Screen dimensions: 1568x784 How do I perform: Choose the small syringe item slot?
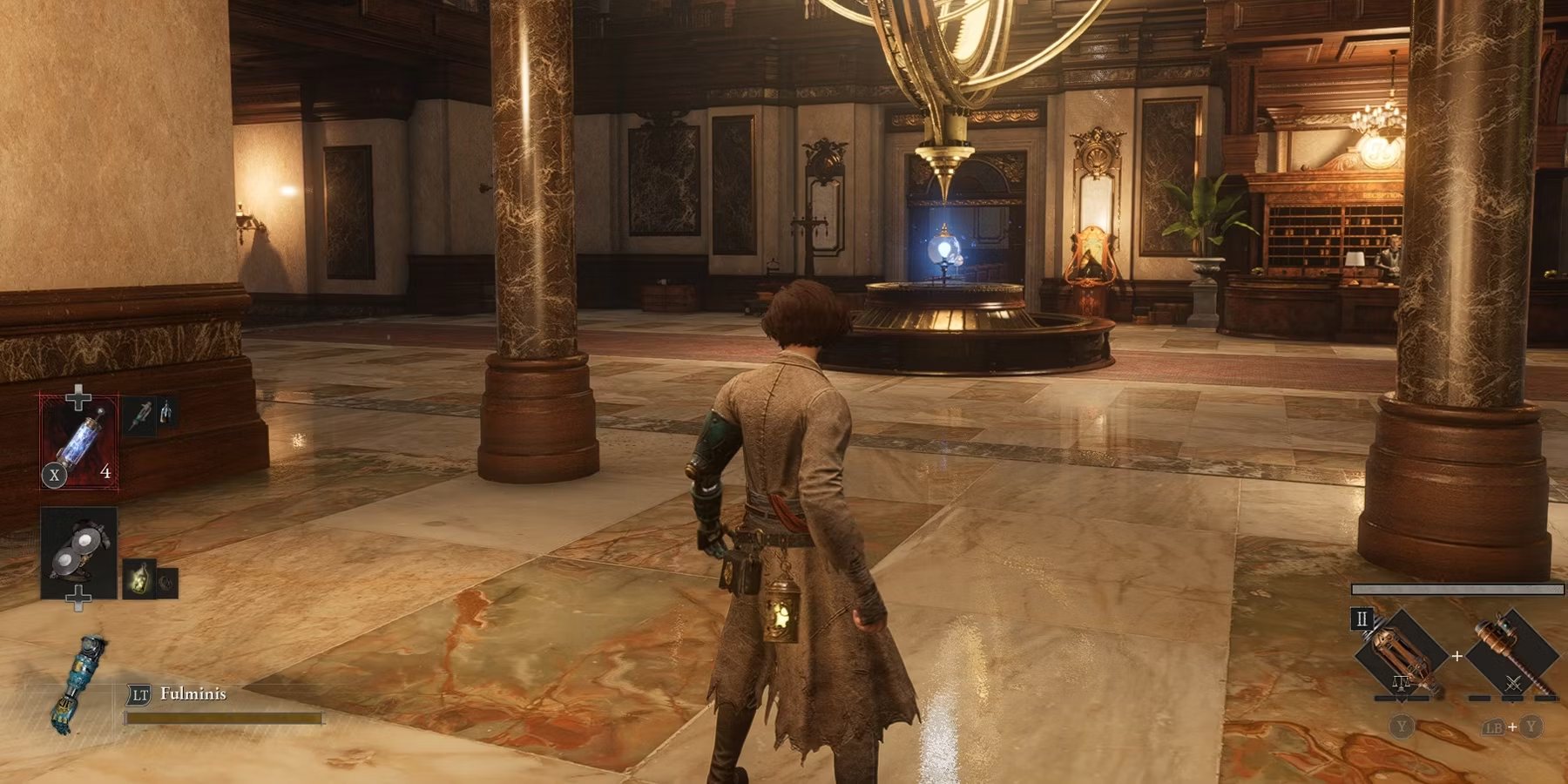(x=139, y=415)
